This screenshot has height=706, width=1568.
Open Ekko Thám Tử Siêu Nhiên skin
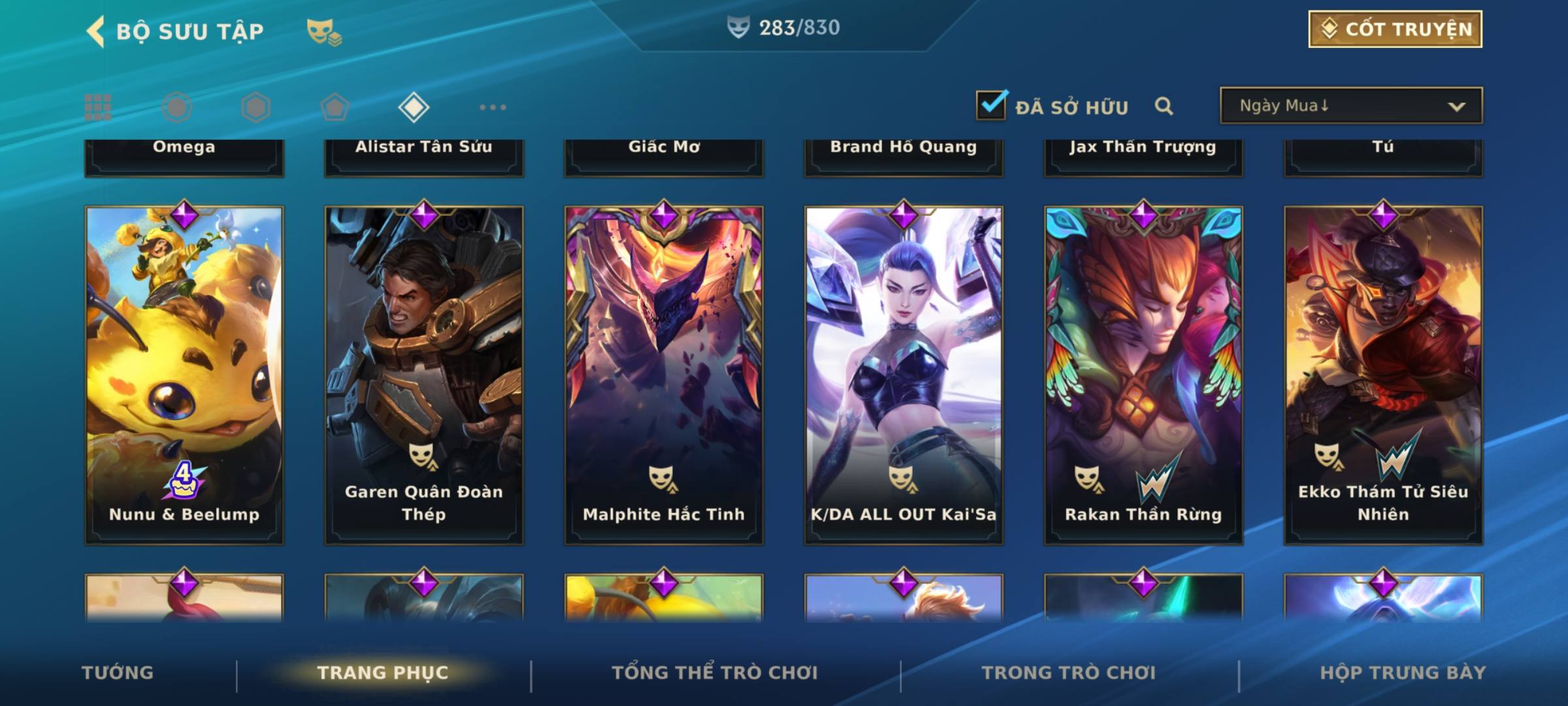click(x=1383, y=375)
